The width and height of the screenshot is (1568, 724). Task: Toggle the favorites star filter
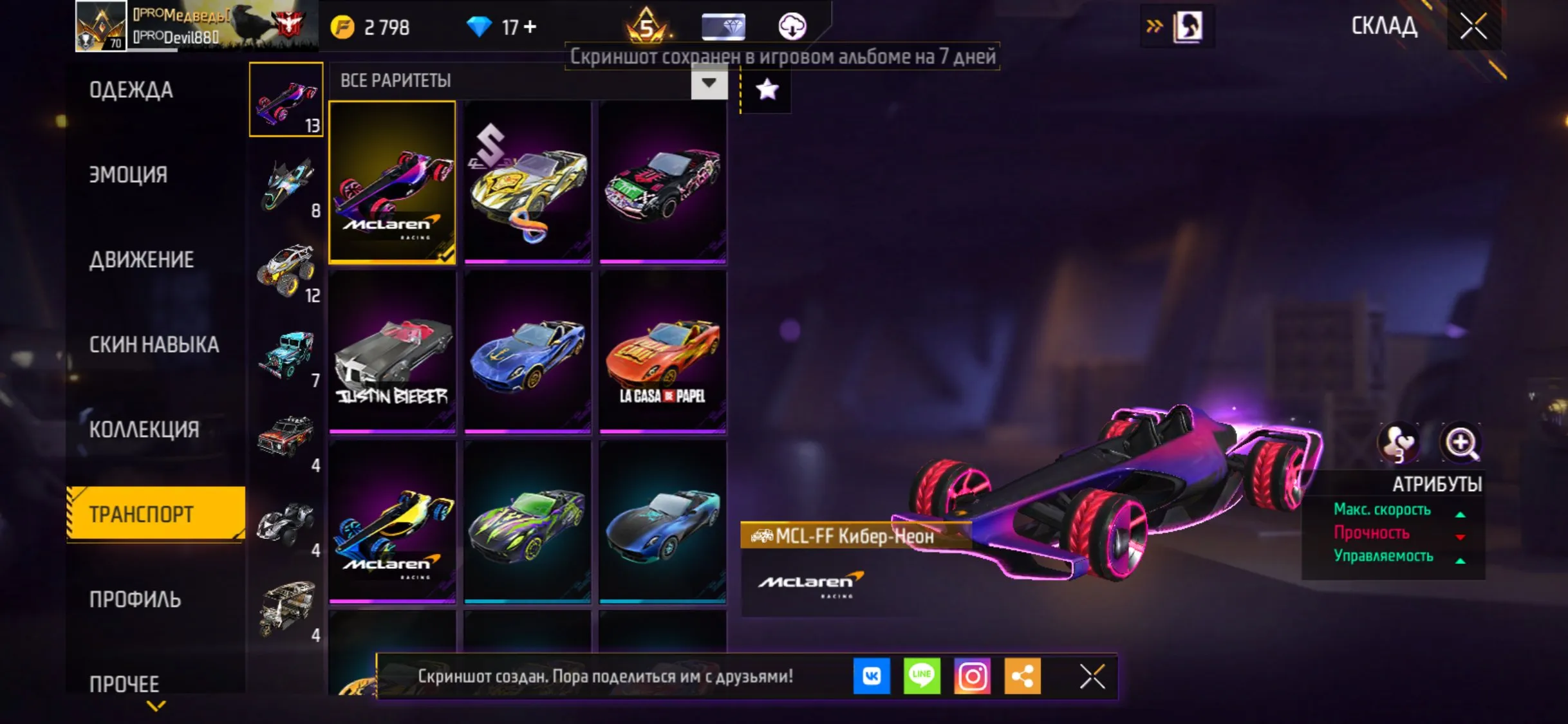(766, 89)
